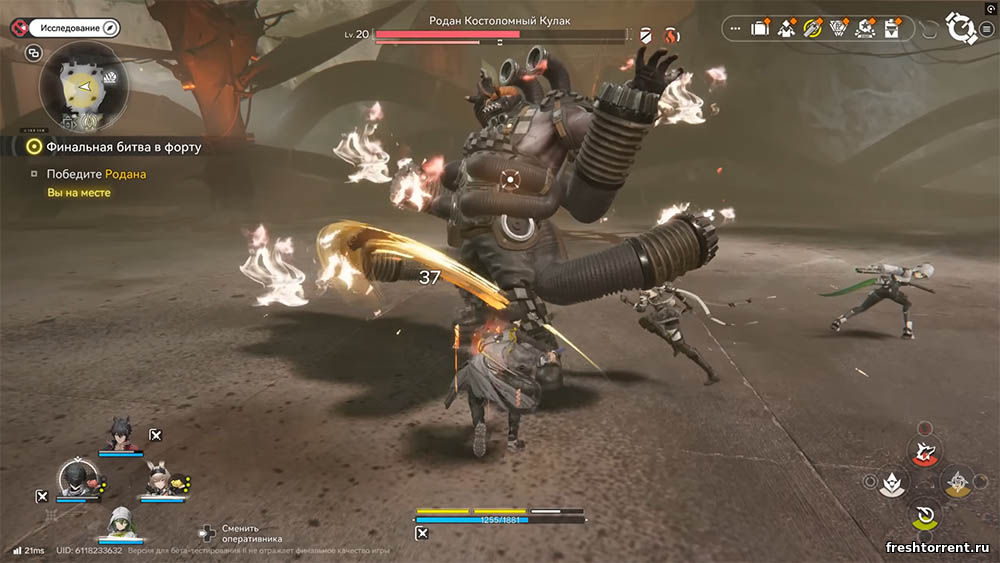The height and width of the screenshot is (563, 1000).
Task: Expand the three-dots menu in top toolbar
Action: pos(736,29)
